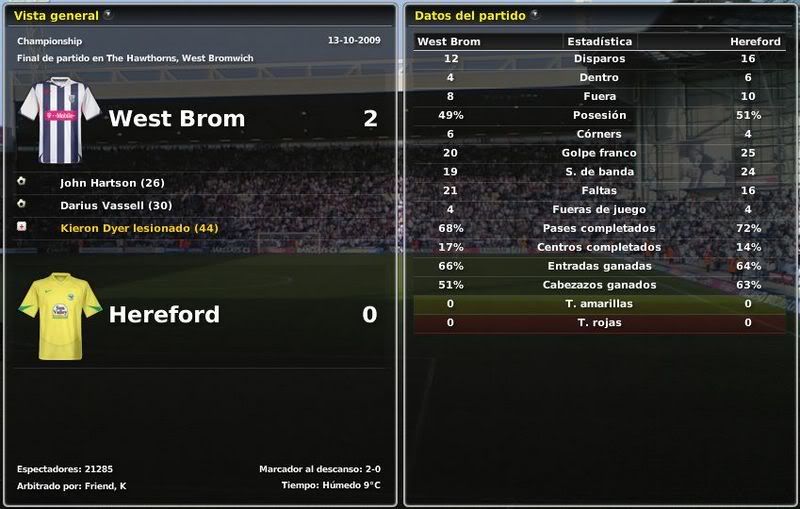Screen dimensions: 800x509
Task: Open the Datos del partido panel dropdown
Action: 535,15
